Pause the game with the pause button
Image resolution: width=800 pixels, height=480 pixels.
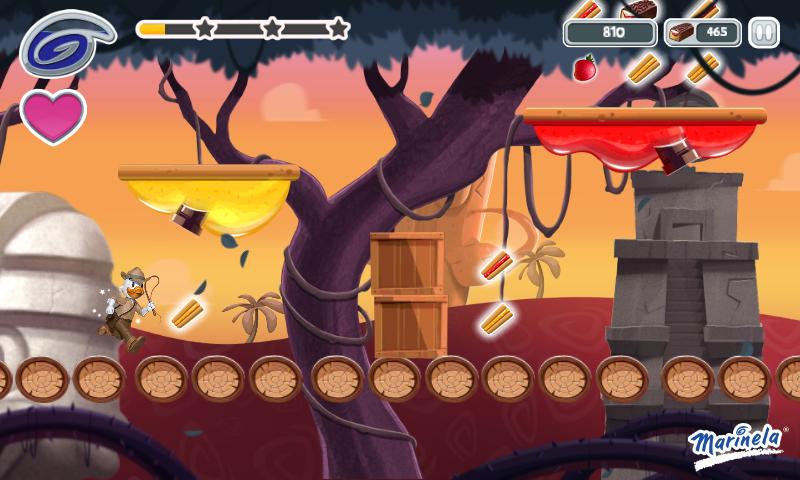point(764,33)
